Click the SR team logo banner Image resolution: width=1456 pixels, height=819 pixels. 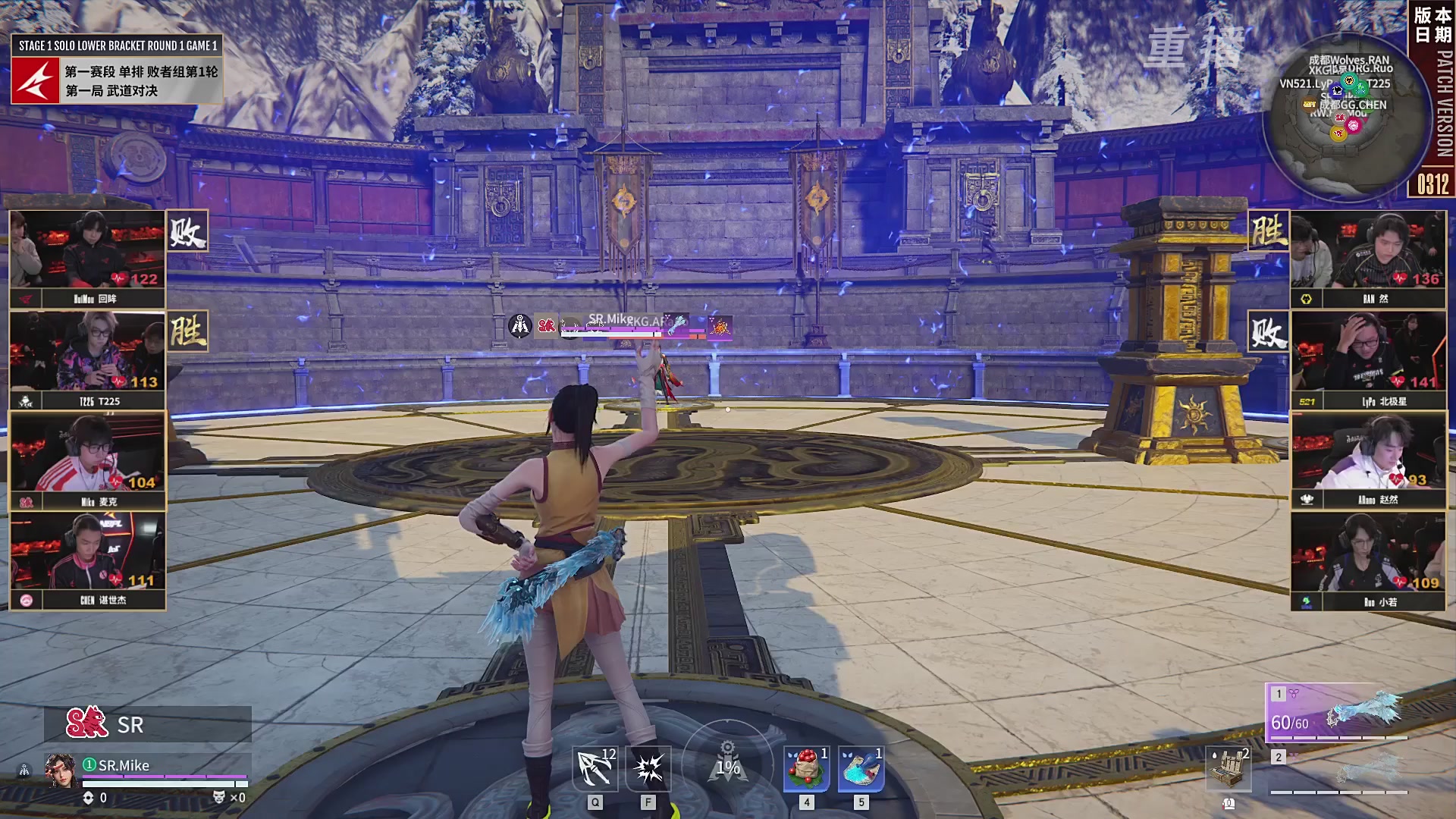point(148,724)
